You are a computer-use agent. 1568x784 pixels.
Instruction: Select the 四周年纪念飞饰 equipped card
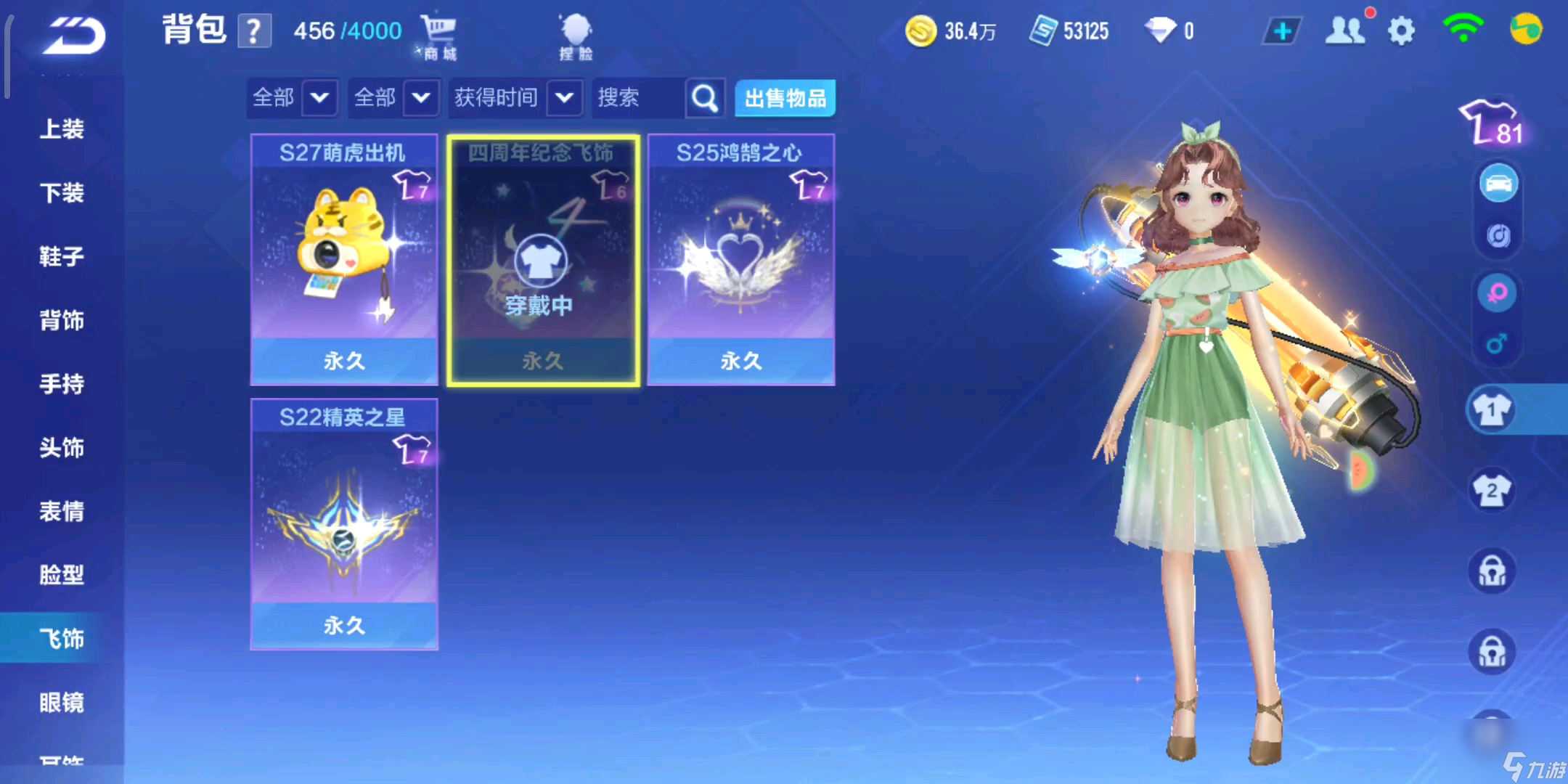pyautogui.click(x=543, y=259)
